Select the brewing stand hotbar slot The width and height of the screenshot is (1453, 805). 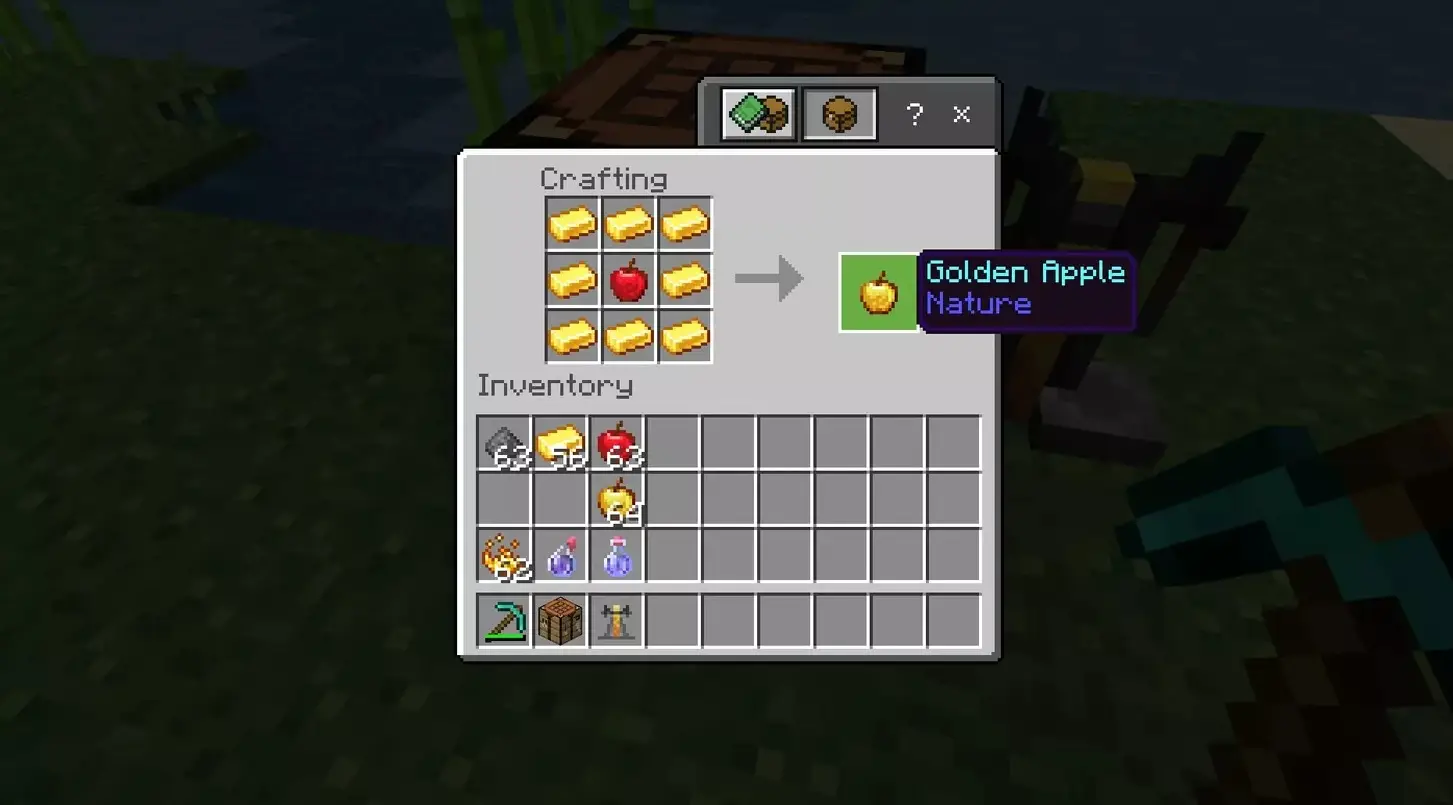pyautogui.click(x=617, y=620)
